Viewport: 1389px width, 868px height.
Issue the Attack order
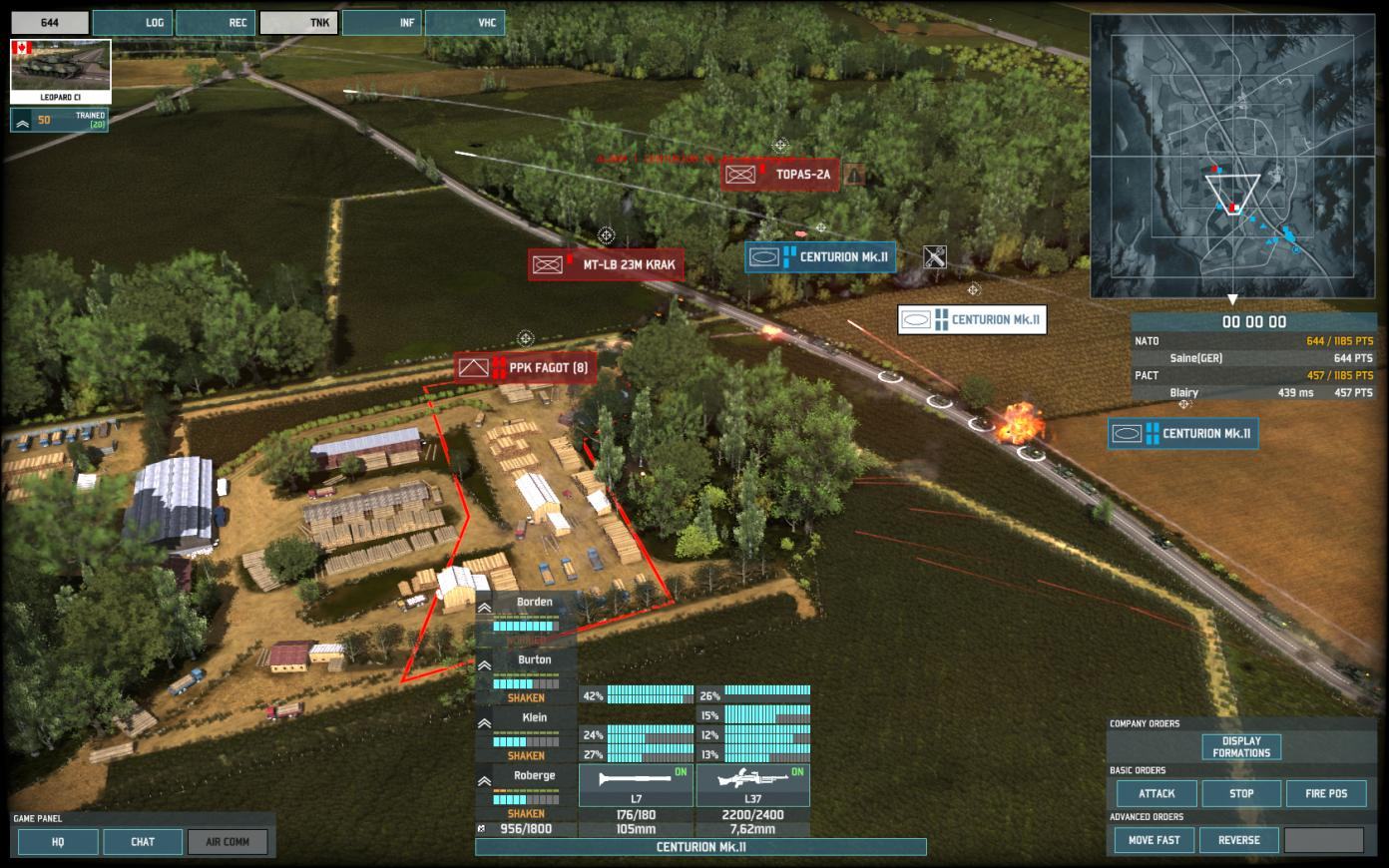[1157, 794]
